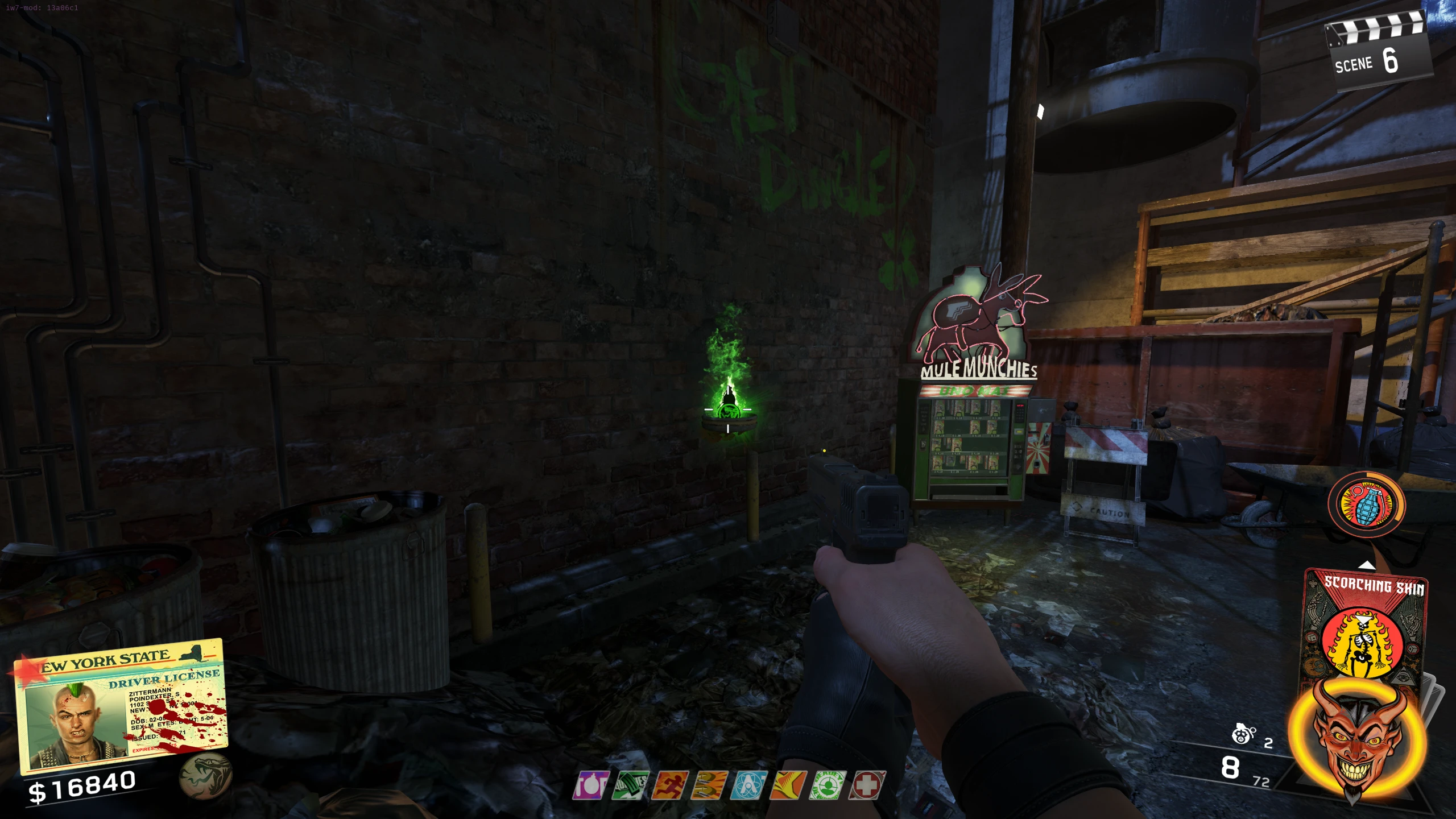Click the blue atom perk icon
This screenshot has width=1456, height=819.
[749, 785]
